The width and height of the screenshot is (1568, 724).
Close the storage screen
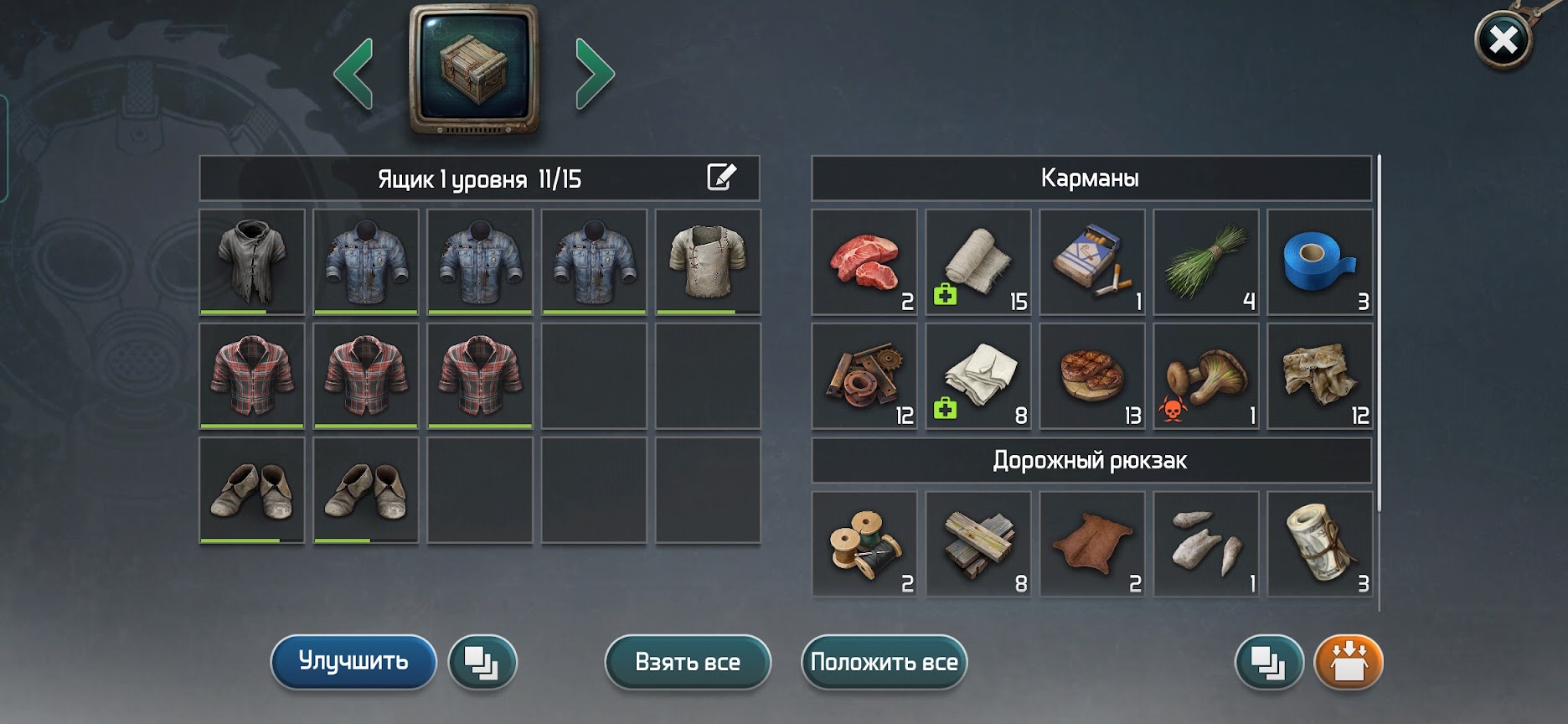coord(1503,39)
